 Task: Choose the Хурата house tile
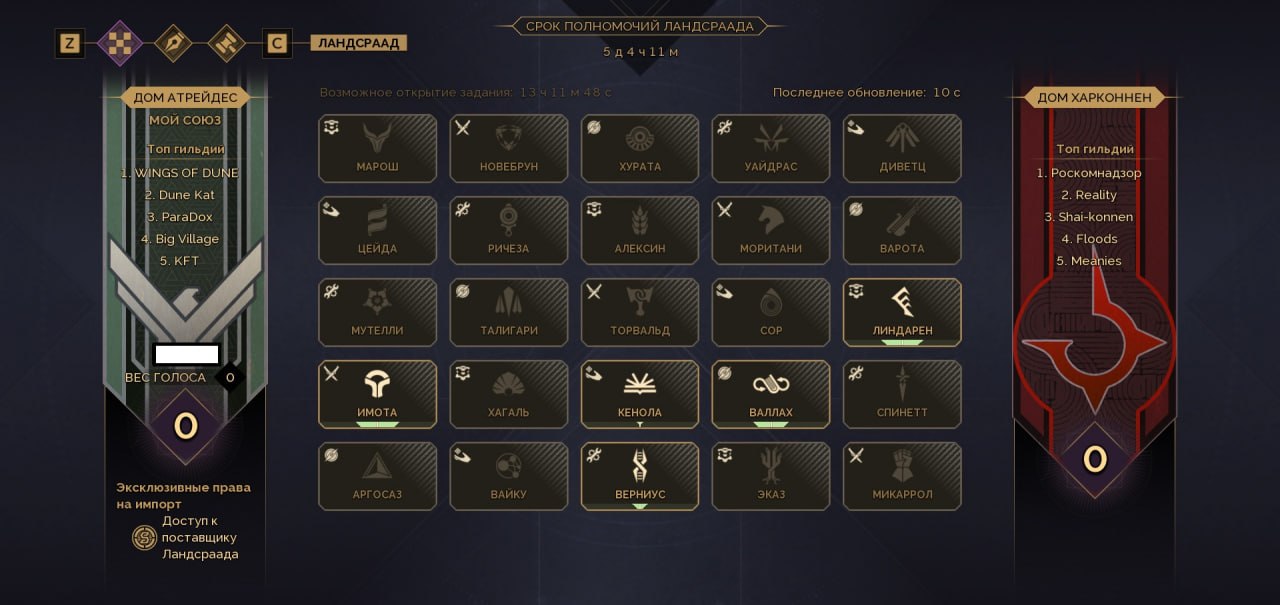click(x=640, y=148)
